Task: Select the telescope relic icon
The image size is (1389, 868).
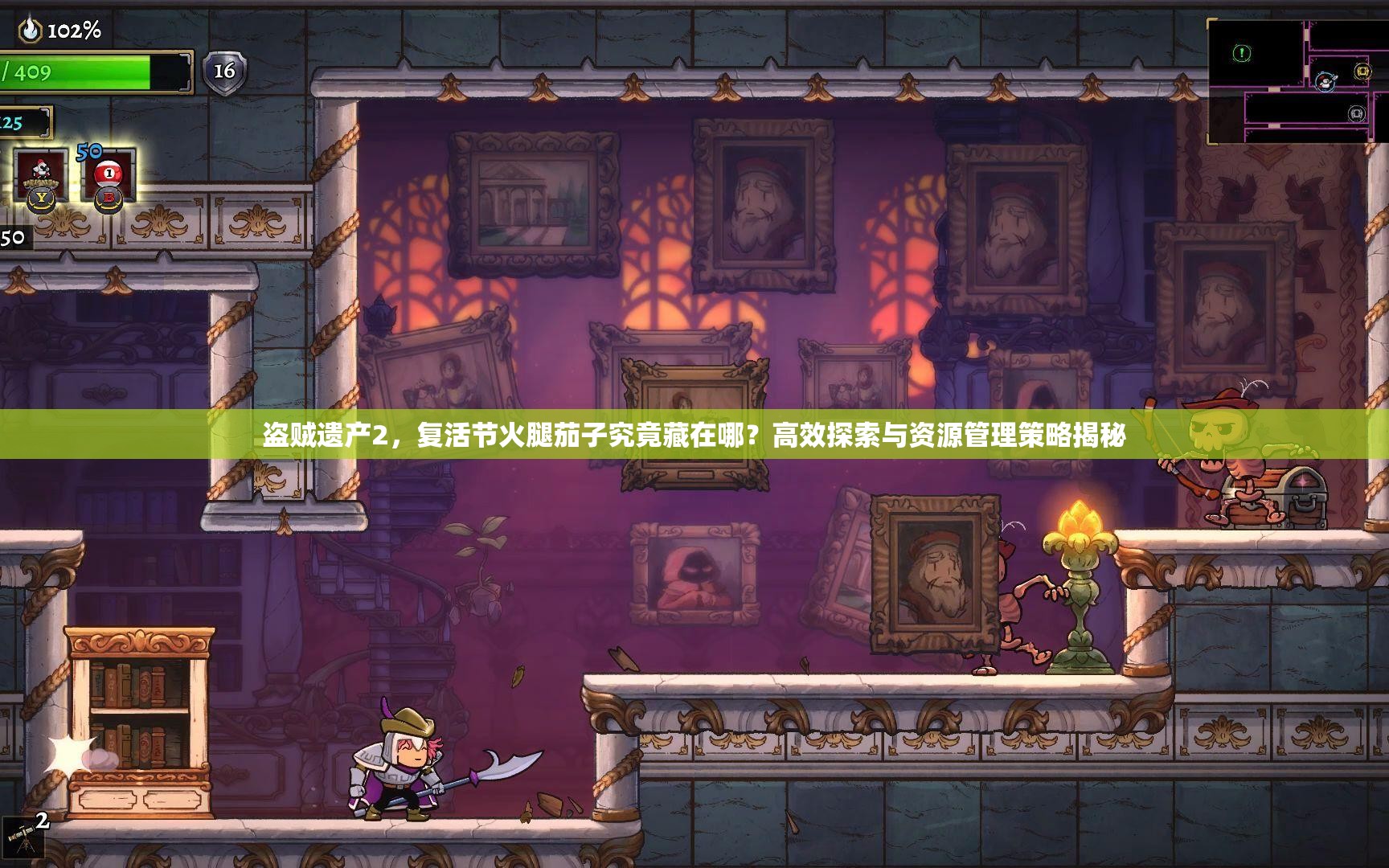Action: (x=20, y=838)
